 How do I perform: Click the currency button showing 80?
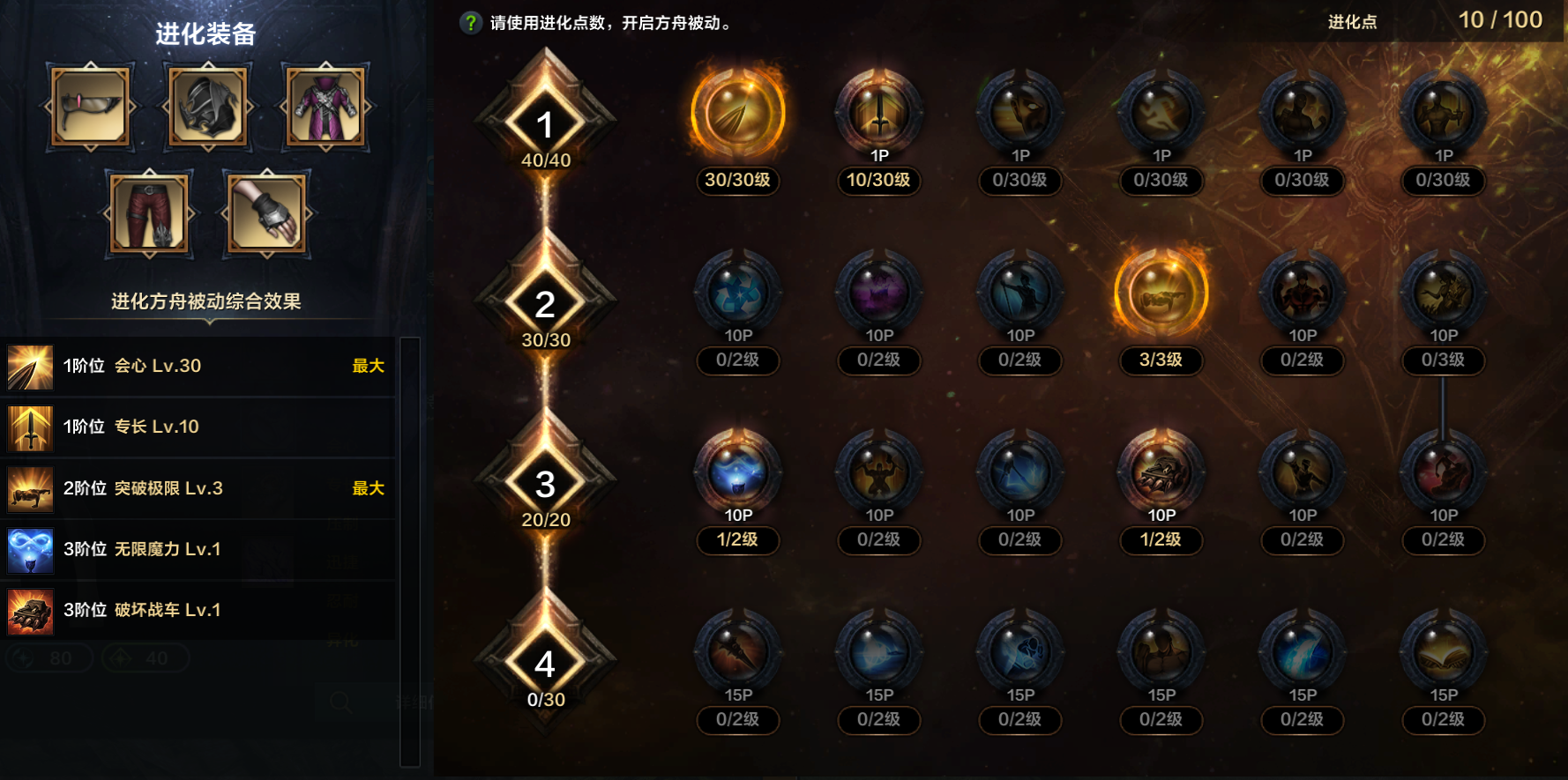49,658
